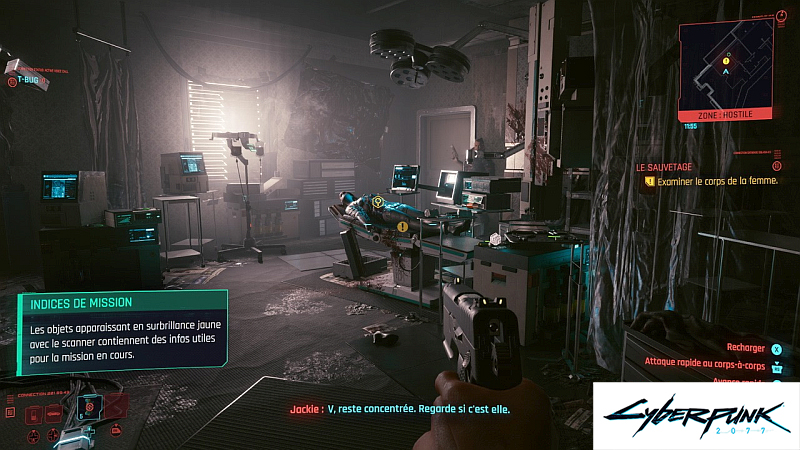Select the yellow quest marker on the minimap
This screenshot has height=450, width=800.
pos(727,61)
